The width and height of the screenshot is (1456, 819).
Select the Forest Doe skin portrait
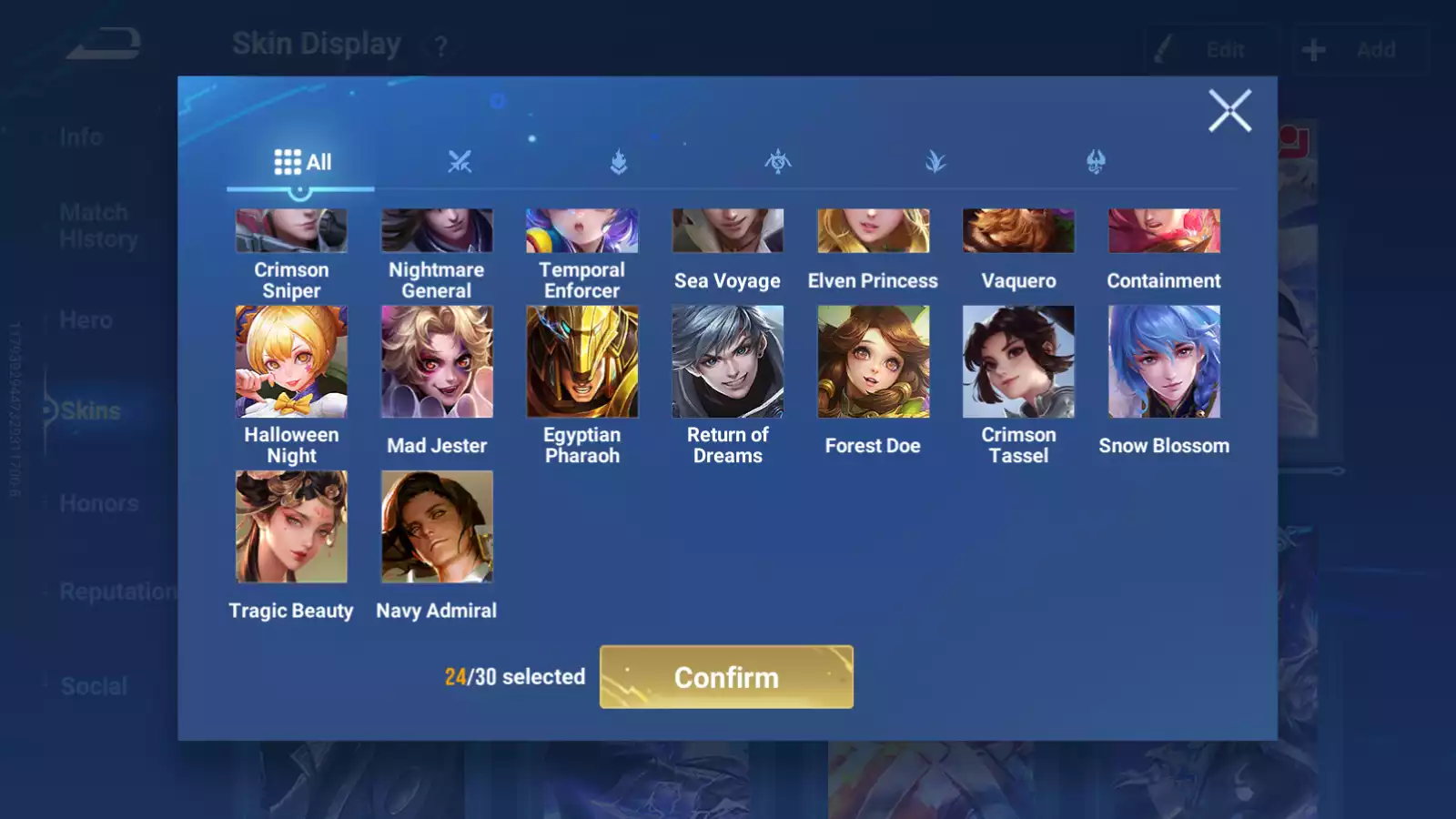873,362
